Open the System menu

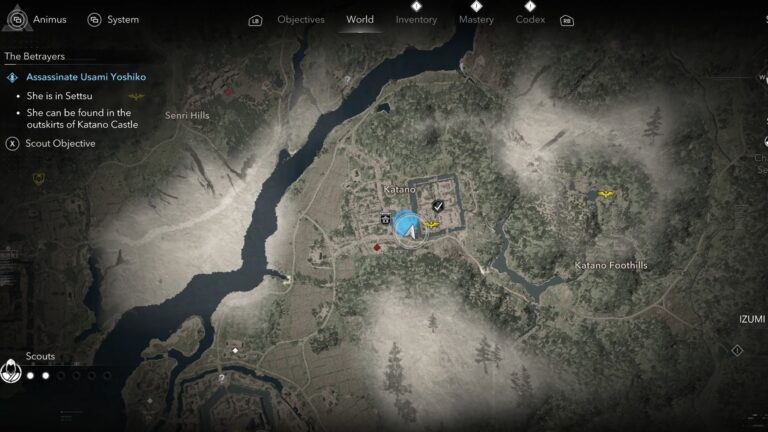(x=113, y=19)
